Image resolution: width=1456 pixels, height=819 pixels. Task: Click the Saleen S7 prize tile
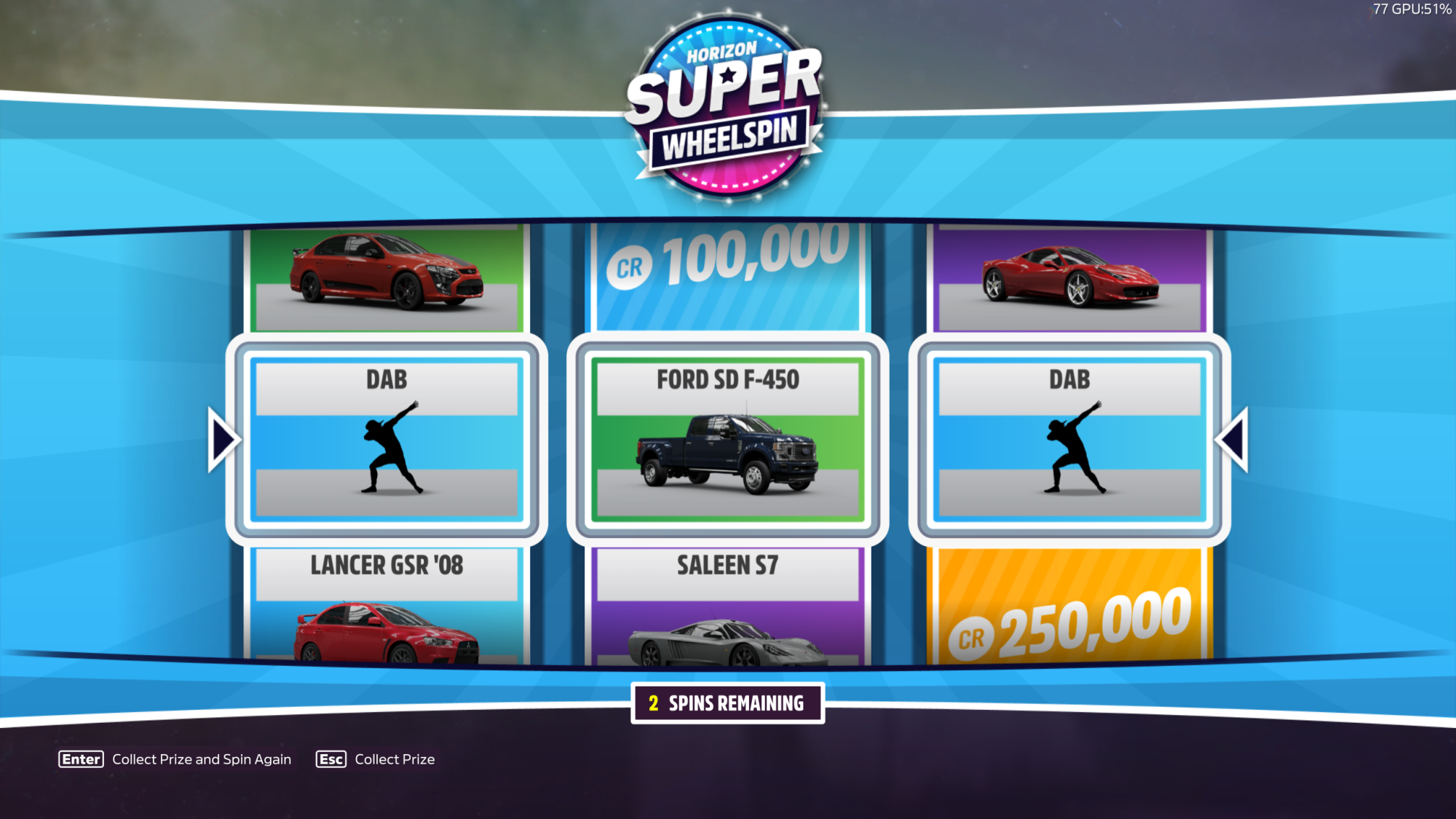(x=727, y=606)
